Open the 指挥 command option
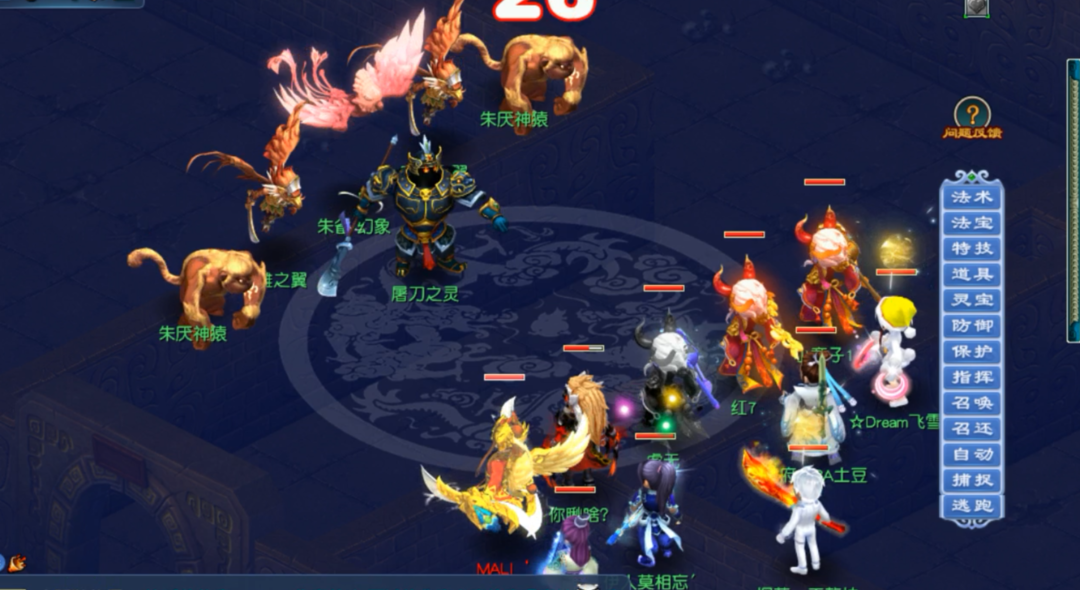The width and height of the screenshot is (1080, 590). point(971,378)
